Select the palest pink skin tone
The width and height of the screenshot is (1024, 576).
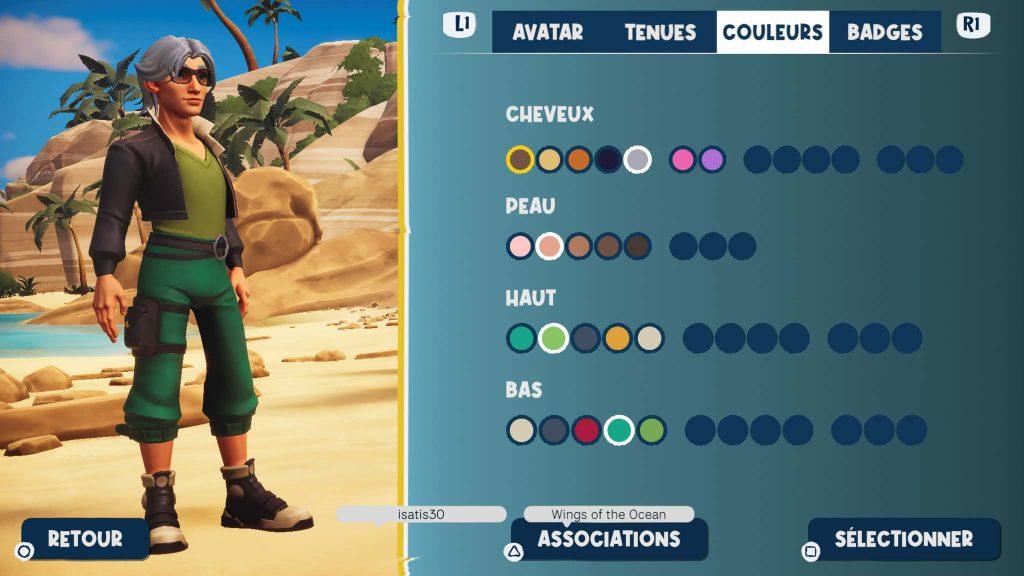tap(520, 246)
